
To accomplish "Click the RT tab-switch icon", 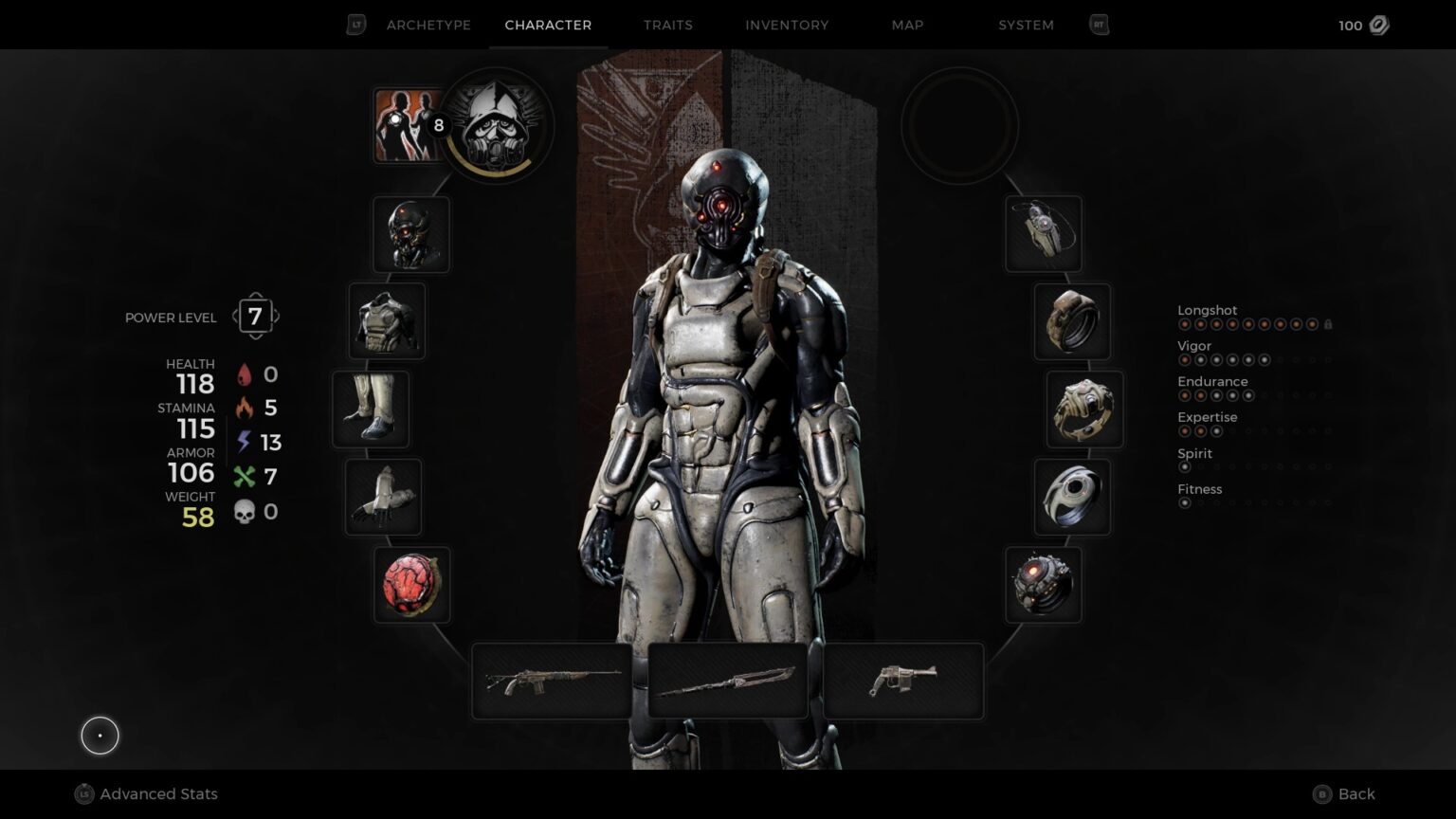I will pyautogui.click(x=1099, y=25).
